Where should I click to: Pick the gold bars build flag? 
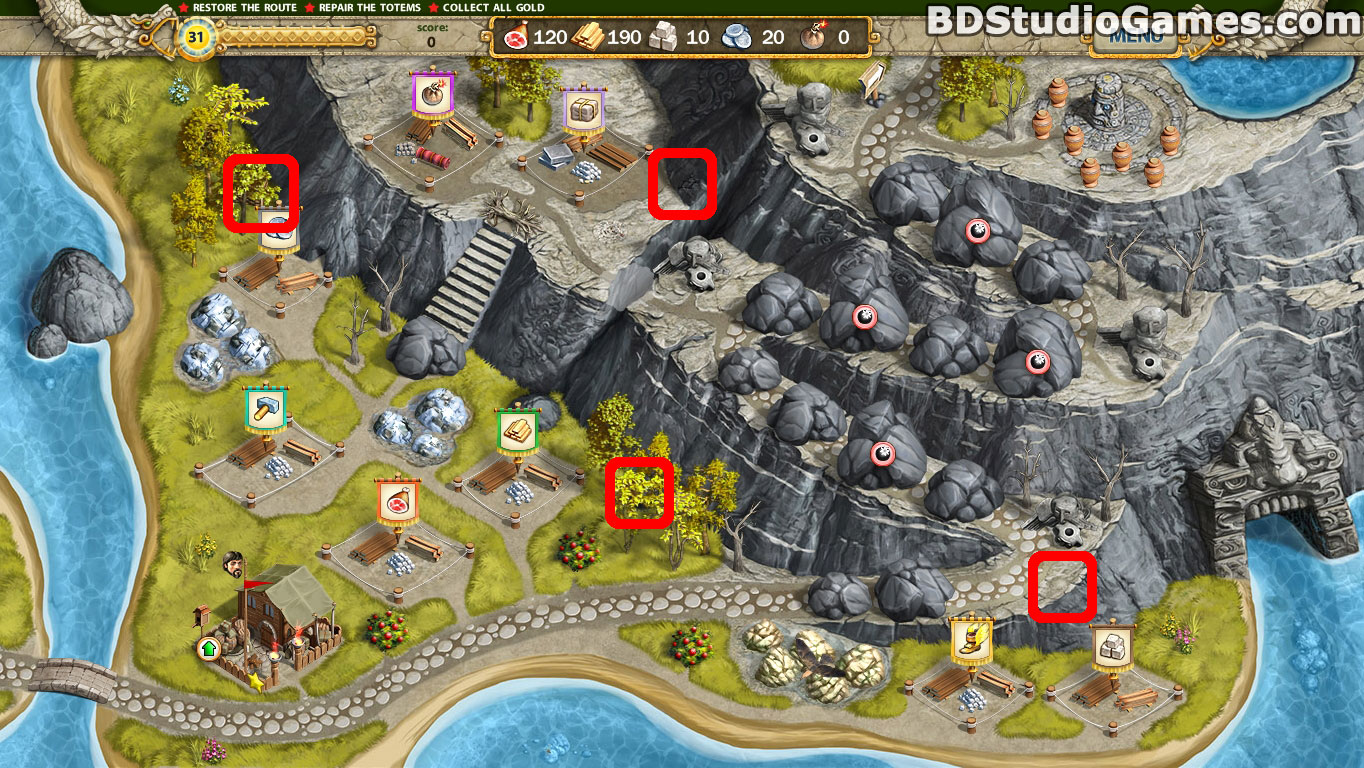click(518, 431)
